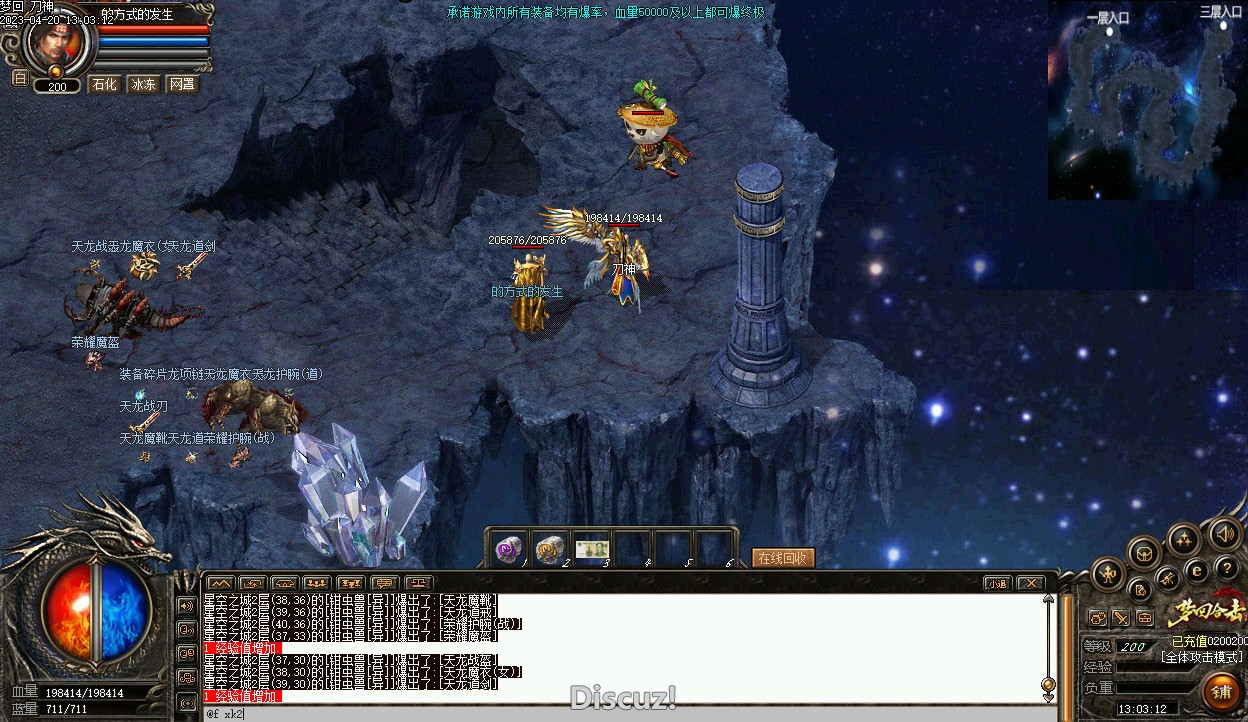1248x722 pixels.
Task: Use the purple rune stone in slot 1
Action: [510, 549]
